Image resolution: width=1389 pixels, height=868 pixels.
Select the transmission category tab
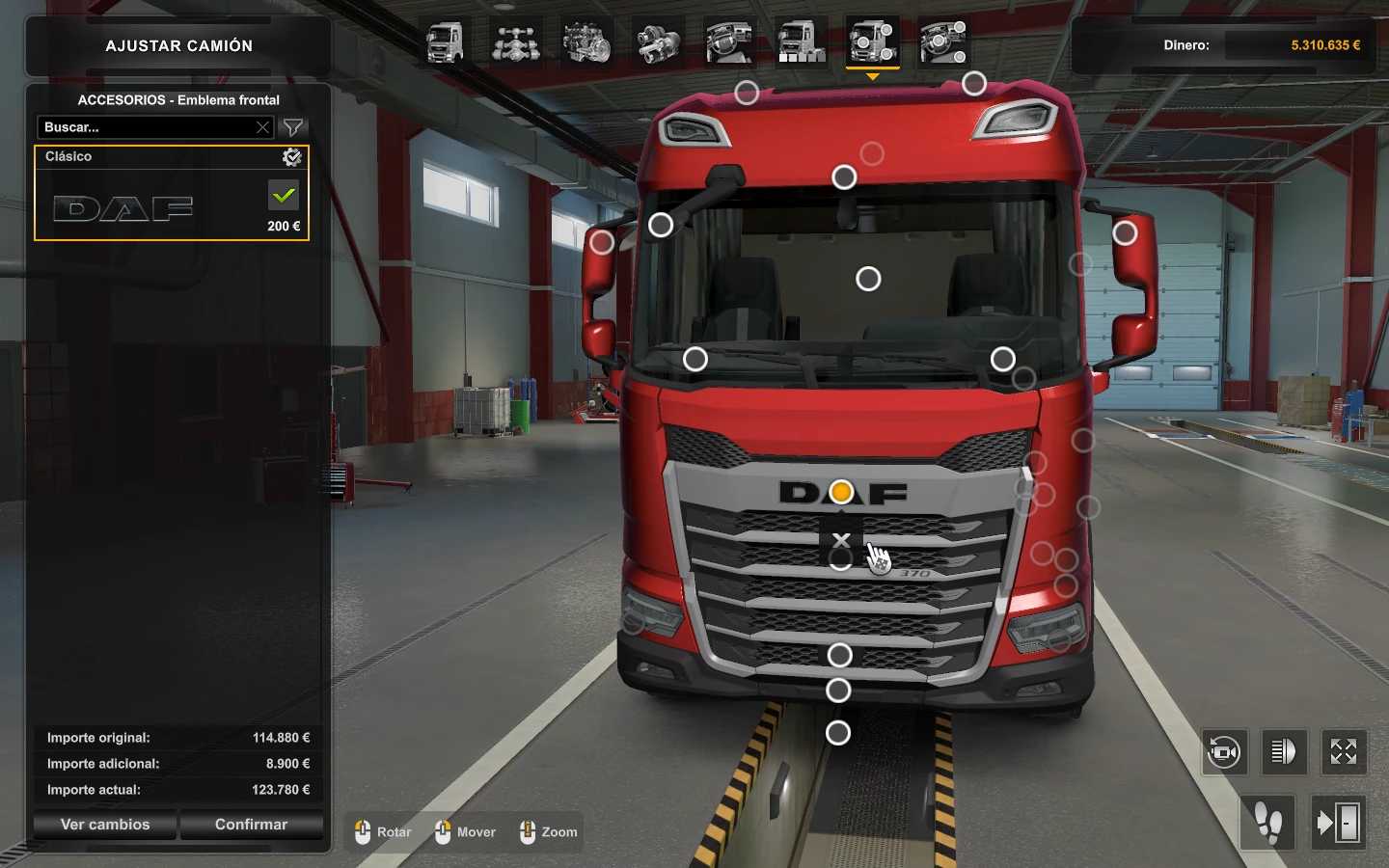click(x=658, y=43)
